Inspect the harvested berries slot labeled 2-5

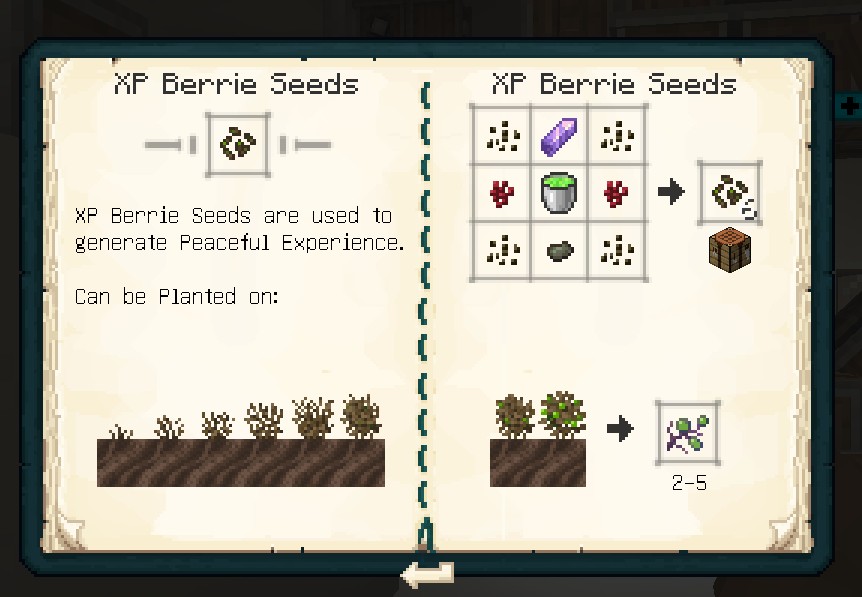687,431
